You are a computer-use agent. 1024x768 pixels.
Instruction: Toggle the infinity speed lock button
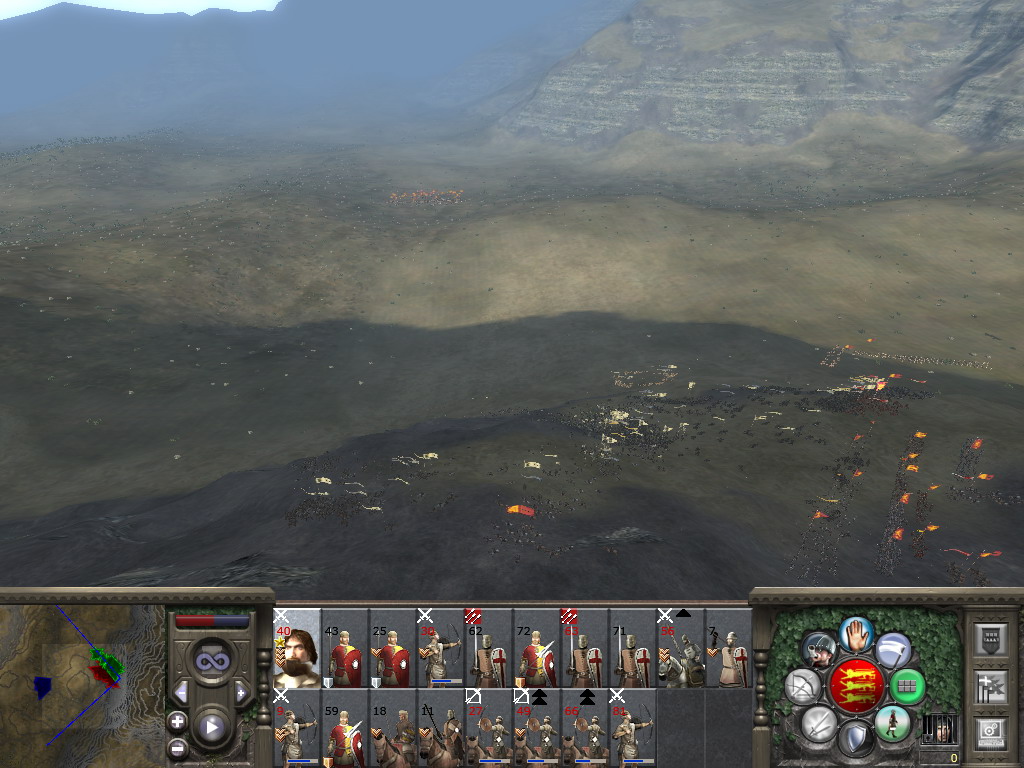211,661
